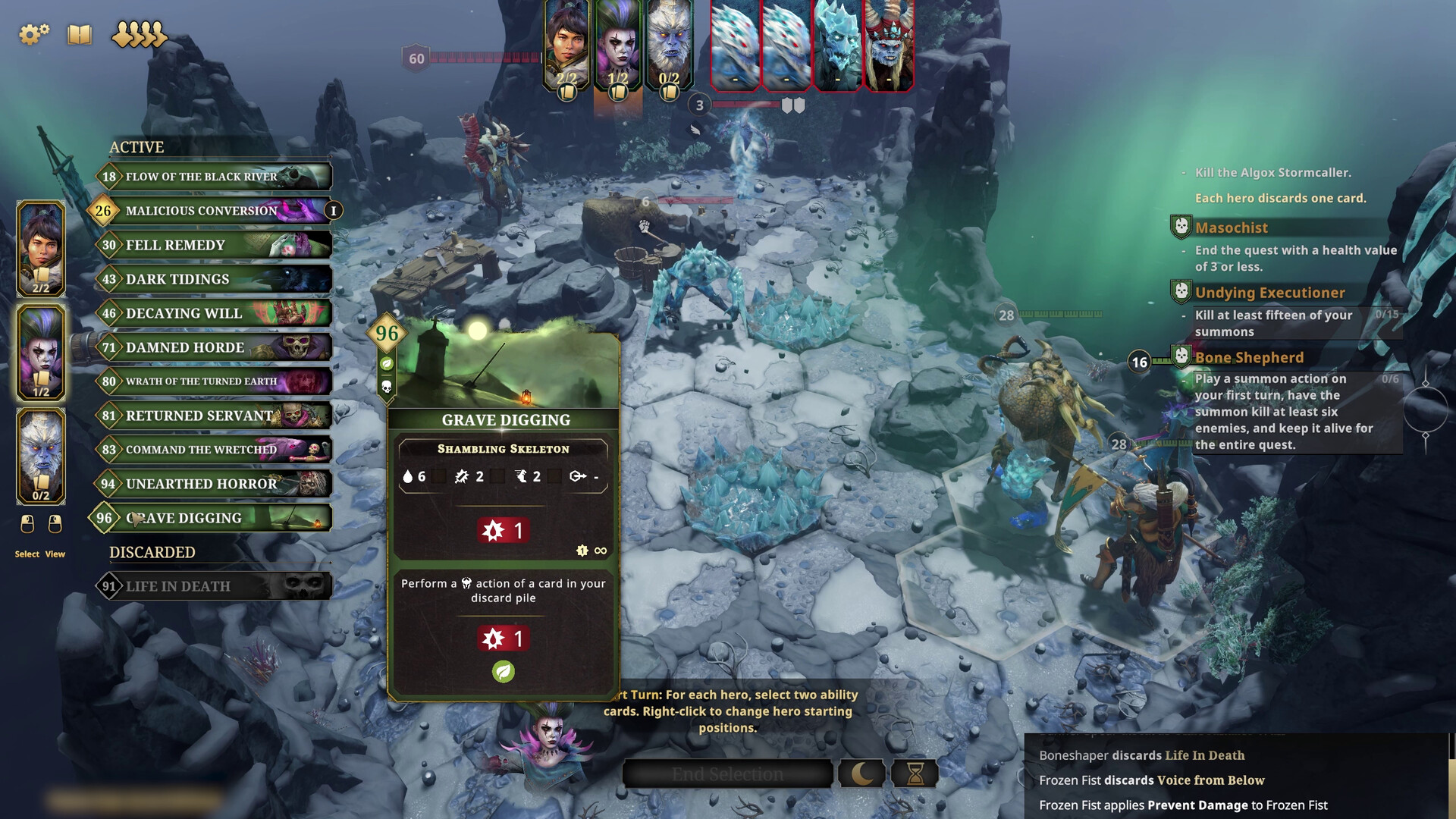Viewport: 1456px width, 819px height.
Task: Click the skull icon beside Bone Shepherd challenge
Action: point(1181,356)
